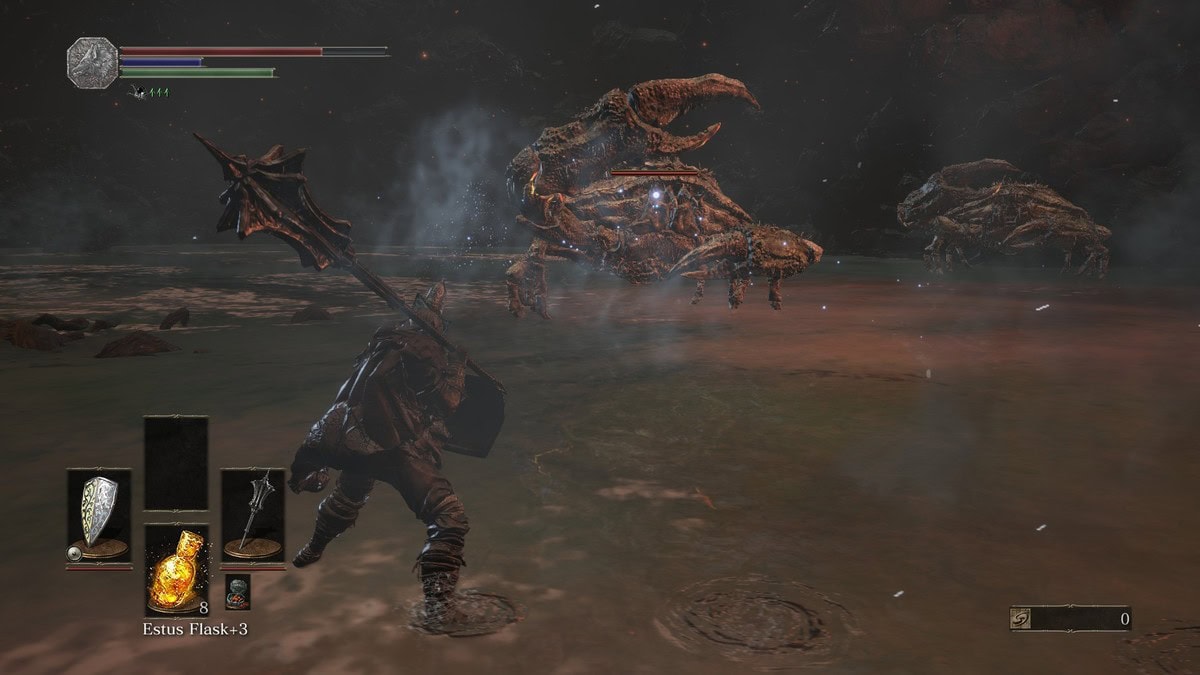
Task: Click the wolf covenant emblem beside the bars
Action: pos(91,60)
